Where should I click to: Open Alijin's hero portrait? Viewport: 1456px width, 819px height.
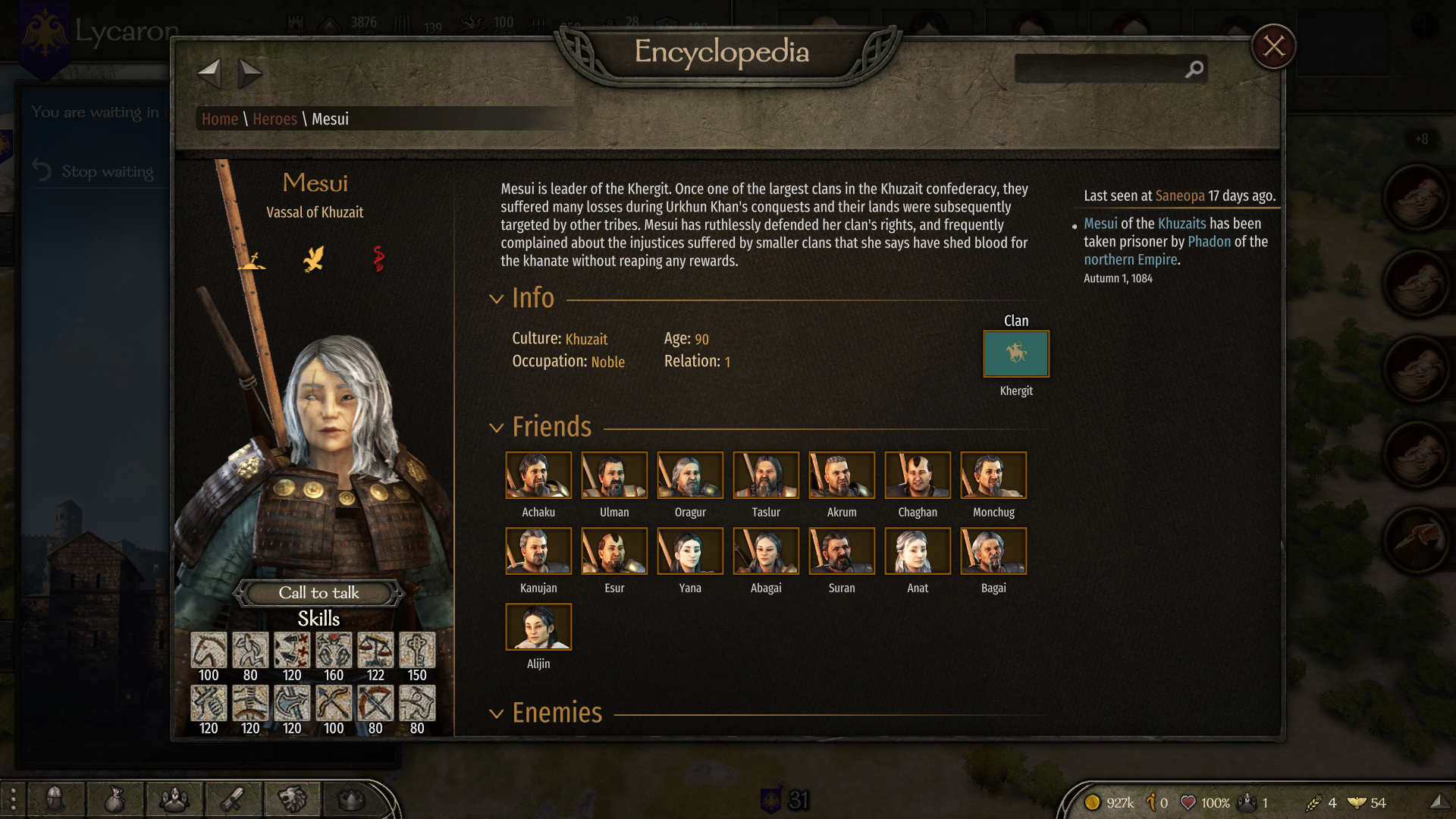(538, 627)
